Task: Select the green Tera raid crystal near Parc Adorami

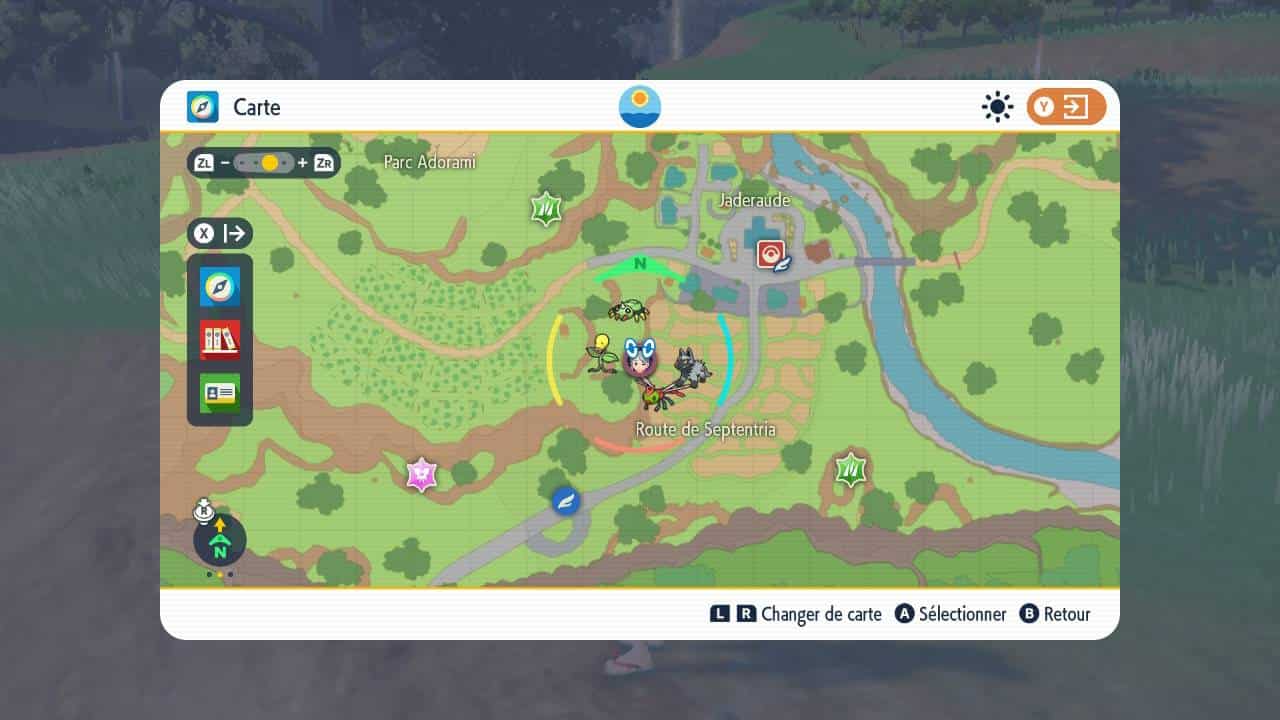Action: coord(545,209)
